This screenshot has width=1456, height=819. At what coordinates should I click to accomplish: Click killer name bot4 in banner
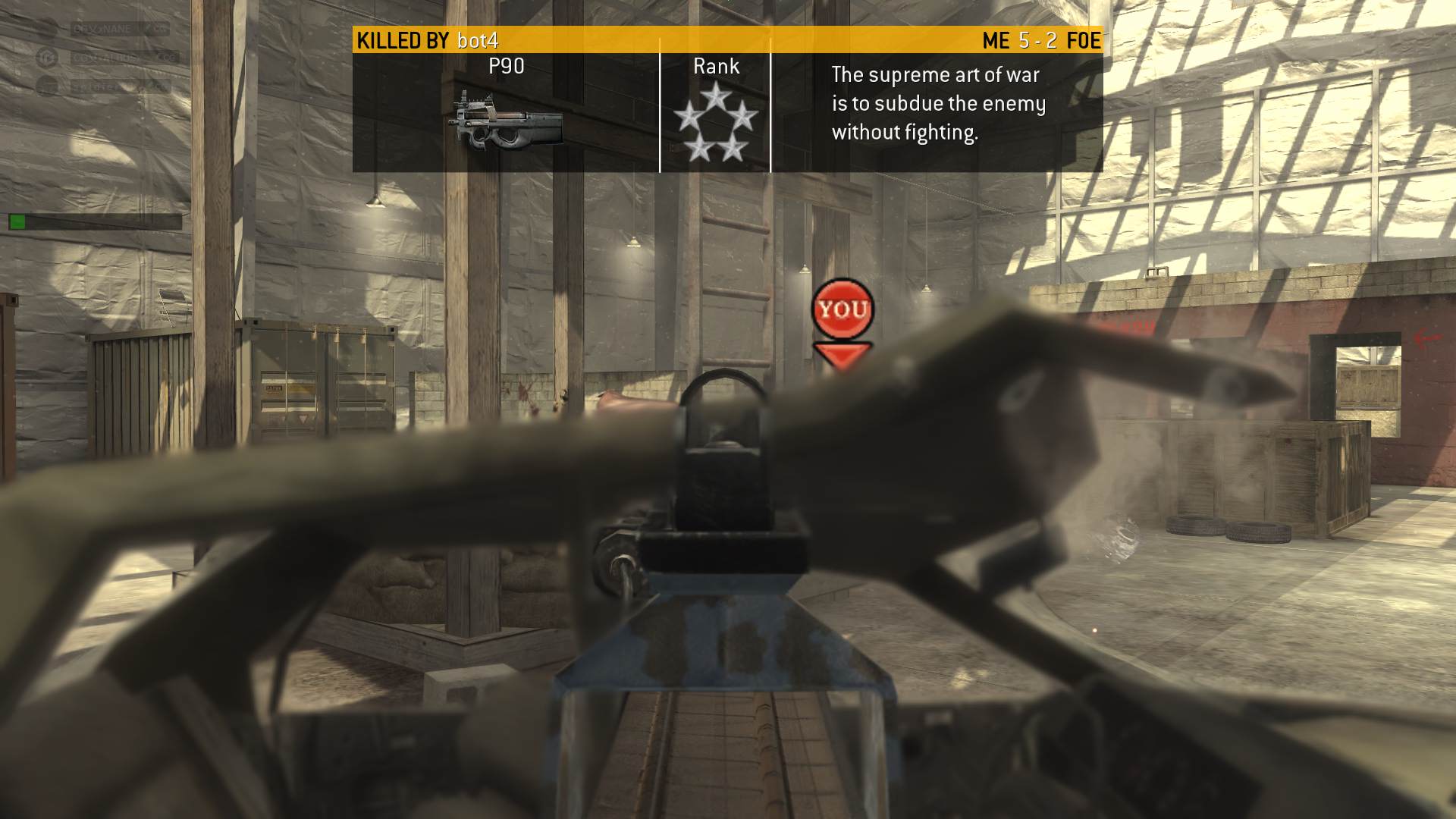(478, 40)
